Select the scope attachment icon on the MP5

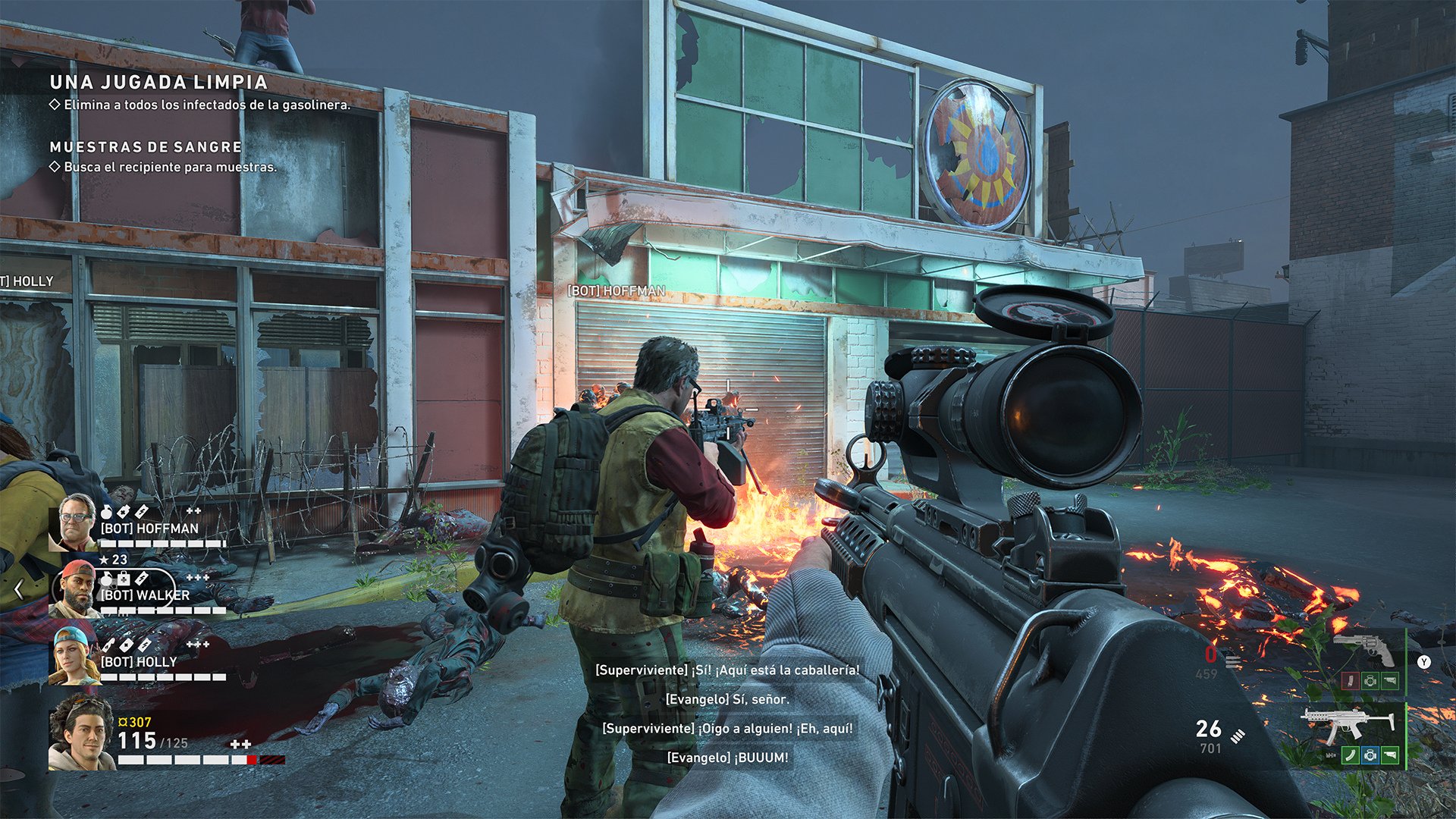pyautogui.click(x=1370, y=755)
